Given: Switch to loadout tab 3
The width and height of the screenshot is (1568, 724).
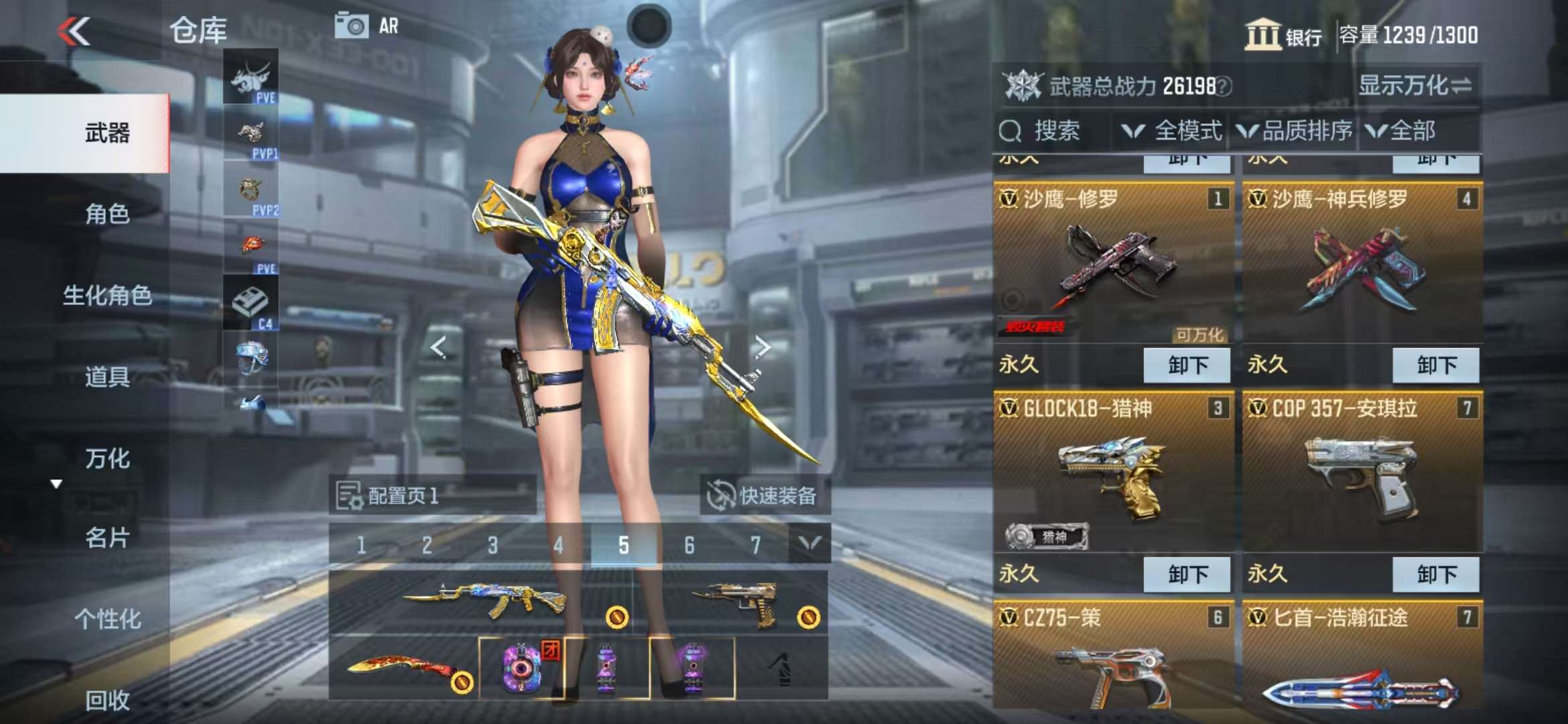Looking at the screenshot, I should pos(493,545).
